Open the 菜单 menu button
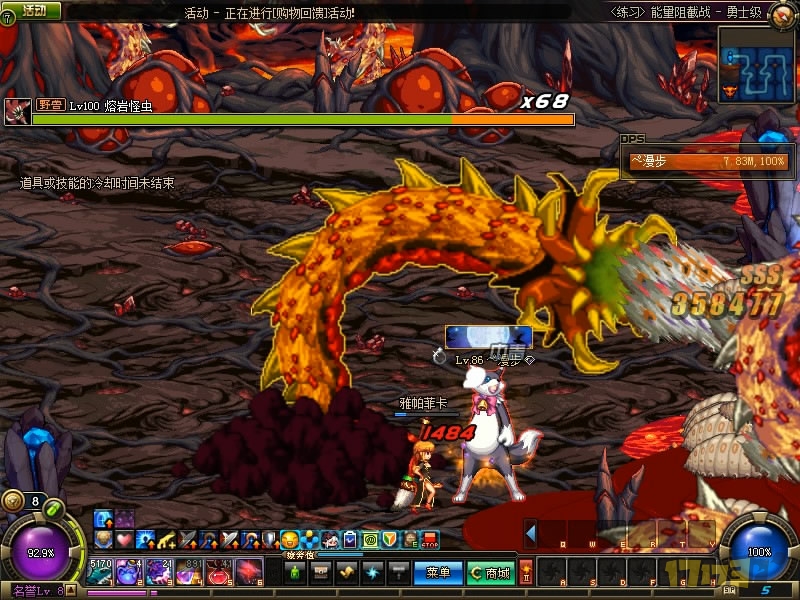This screenshot has width=800, height=600. coord(438,572)
